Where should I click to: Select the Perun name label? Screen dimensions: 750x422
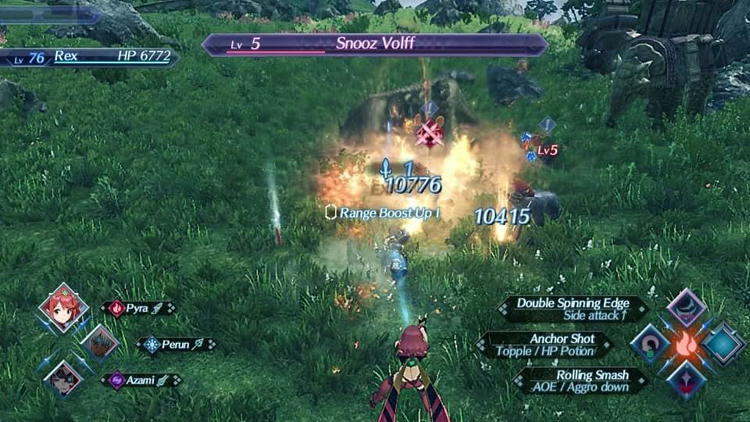[x=176, y=344]
